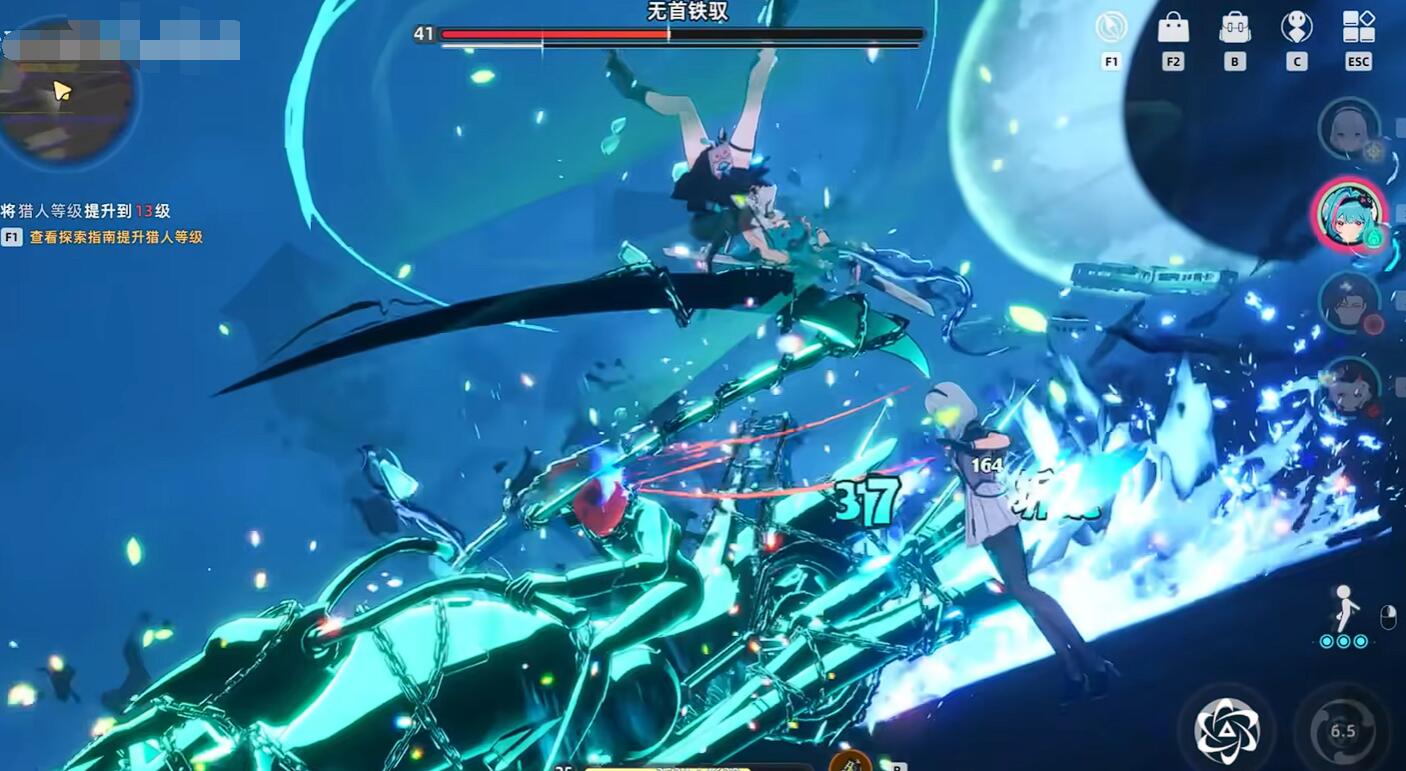The height and width of the screenshot is (771, 1406).
Task: Use the orange consumable item icon
Action: click(850, 762)
